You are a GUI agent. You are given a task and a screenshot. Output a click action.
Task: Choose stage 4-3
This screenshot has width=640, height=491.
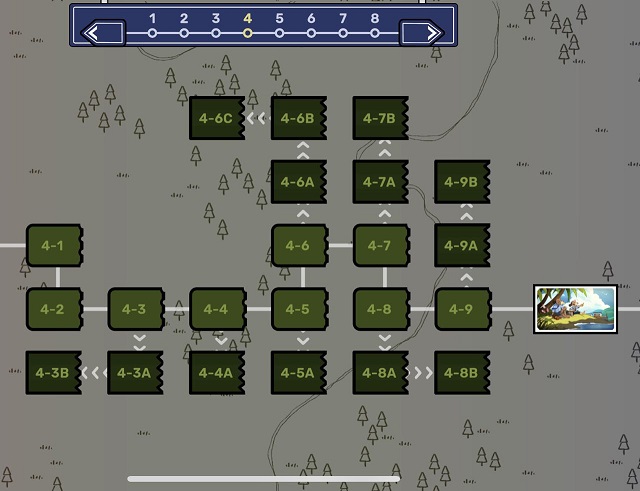[x=134, y=309]
